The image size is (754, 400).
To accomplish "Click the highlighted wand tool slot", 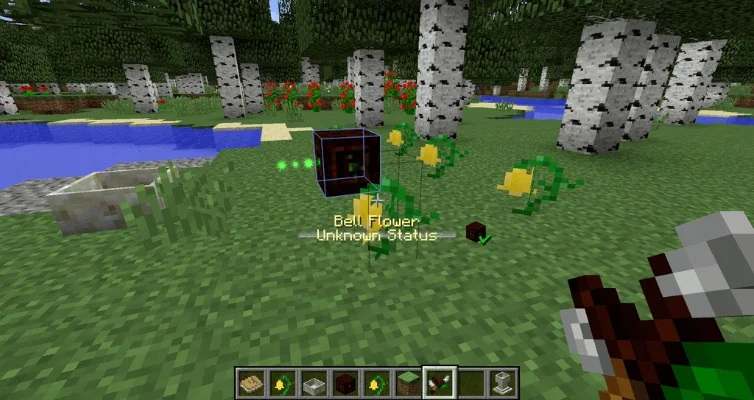I will (437, 382).
